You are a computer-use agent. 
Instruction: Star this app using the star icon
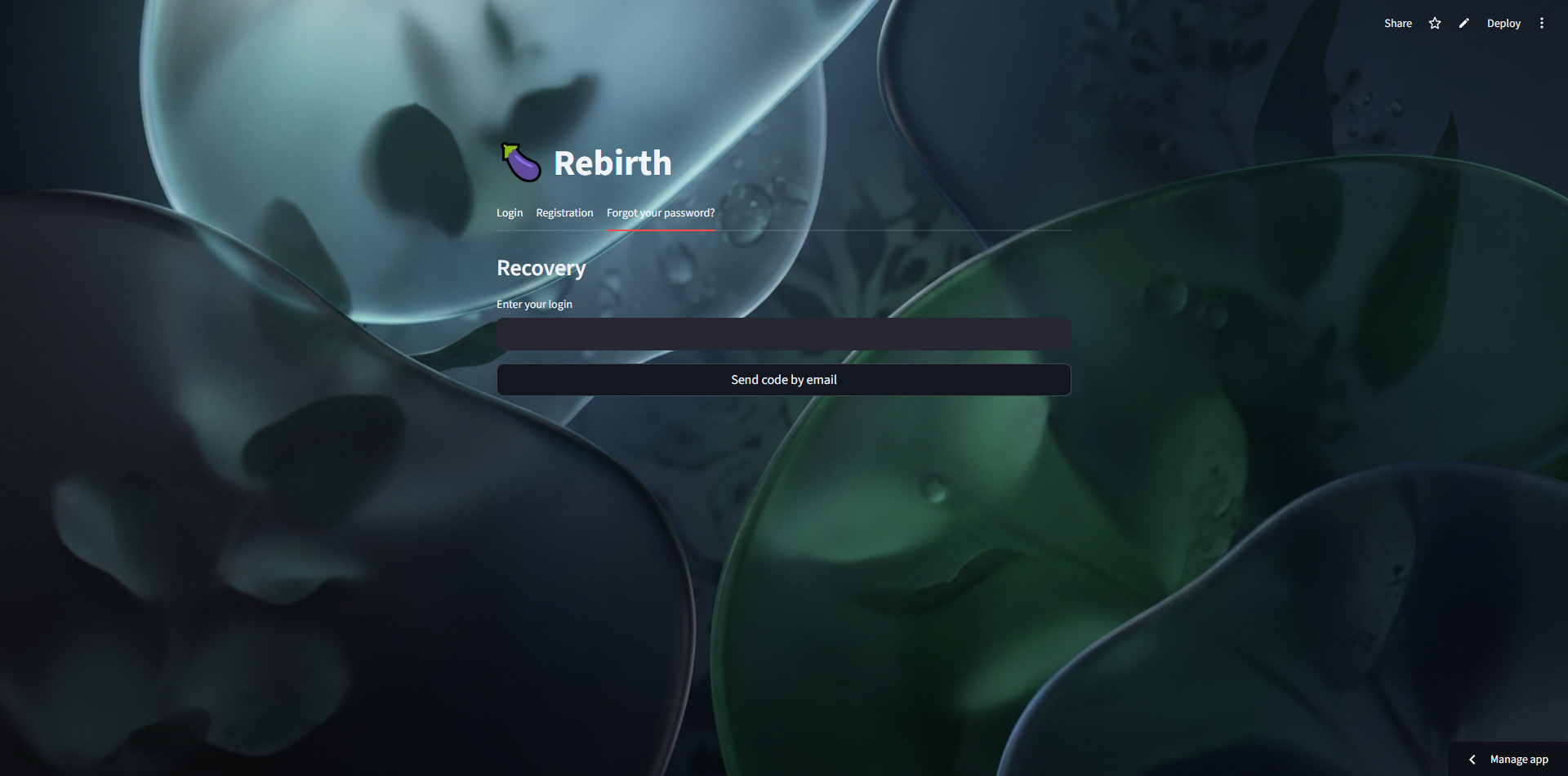coord(1435,23)
